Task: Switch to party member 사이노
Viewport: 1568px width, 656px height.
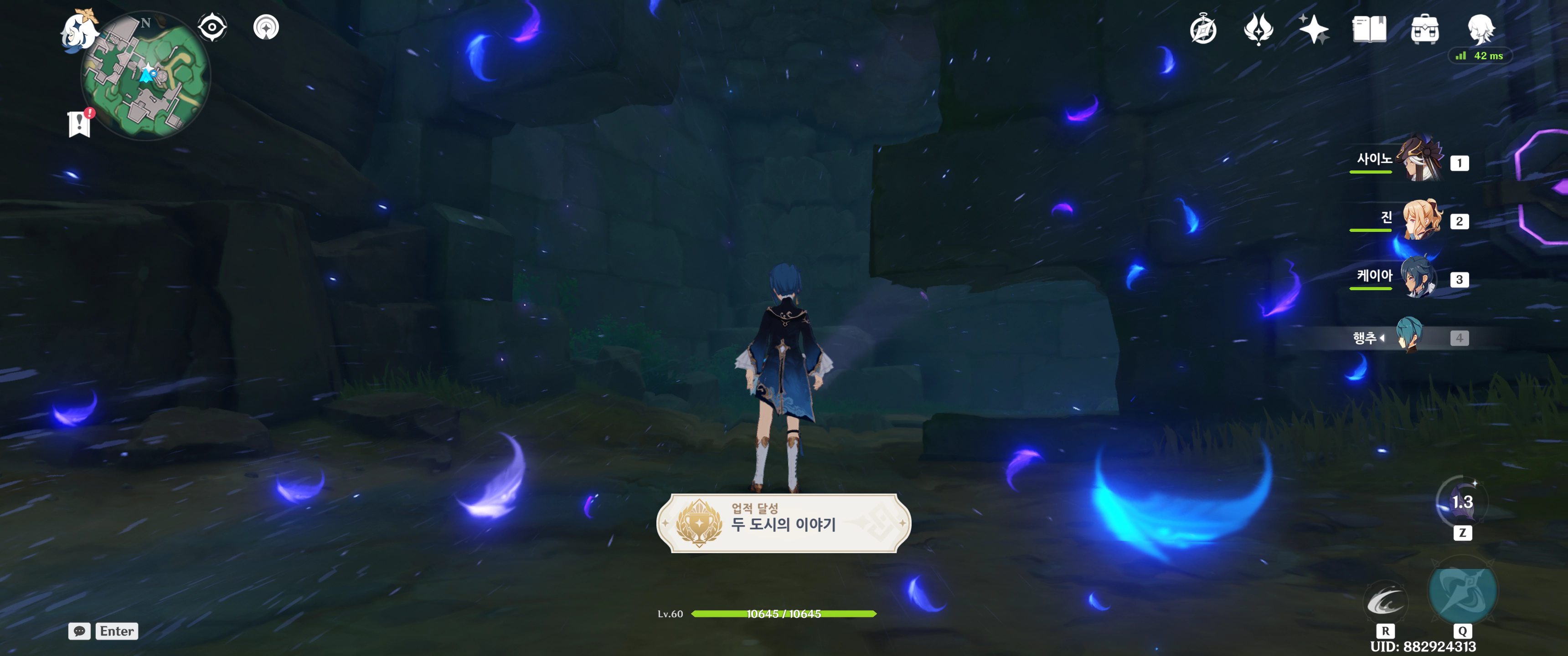Action: coord(1418,160)
